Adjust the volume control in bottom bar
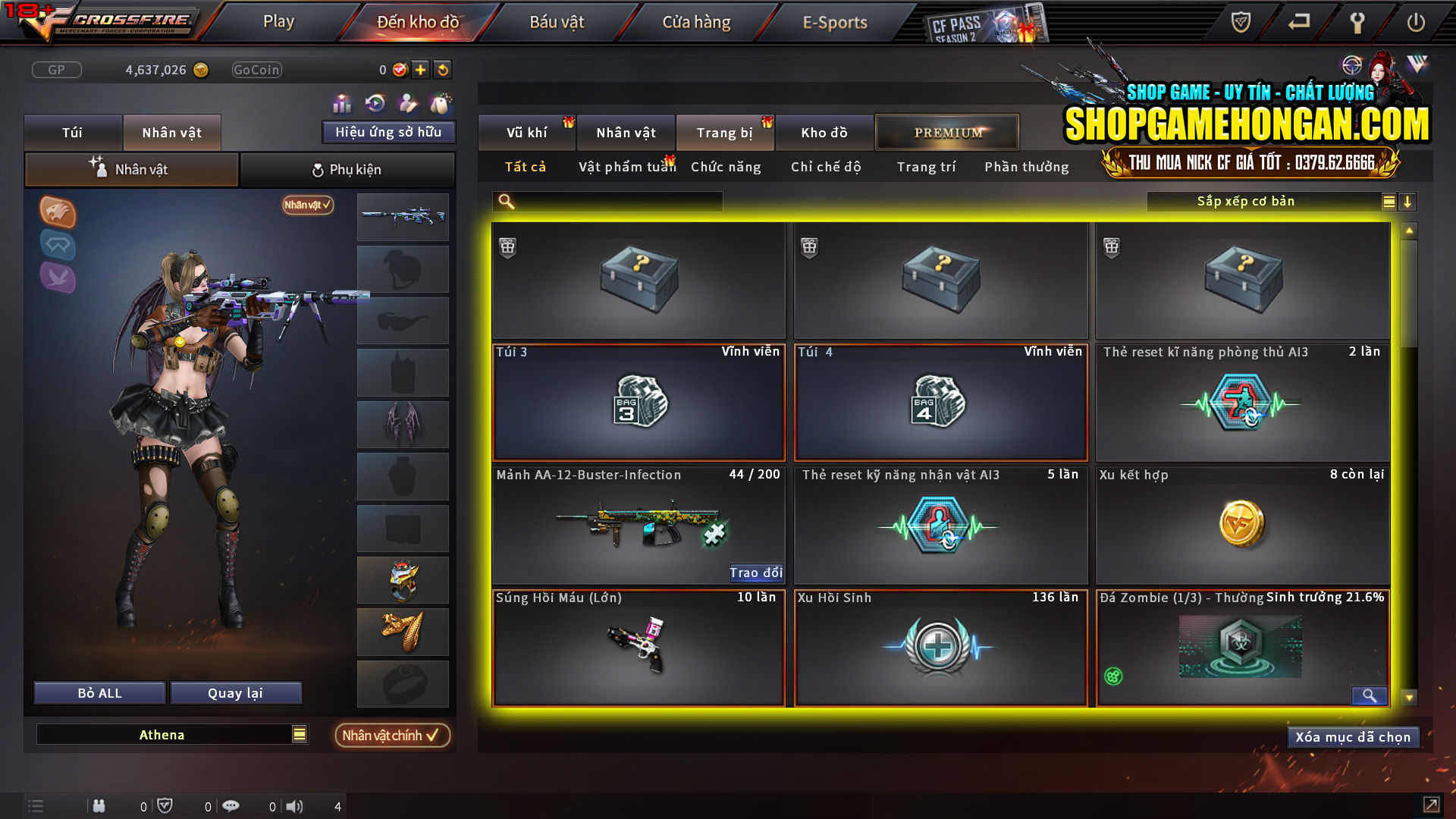 (294, 806)
